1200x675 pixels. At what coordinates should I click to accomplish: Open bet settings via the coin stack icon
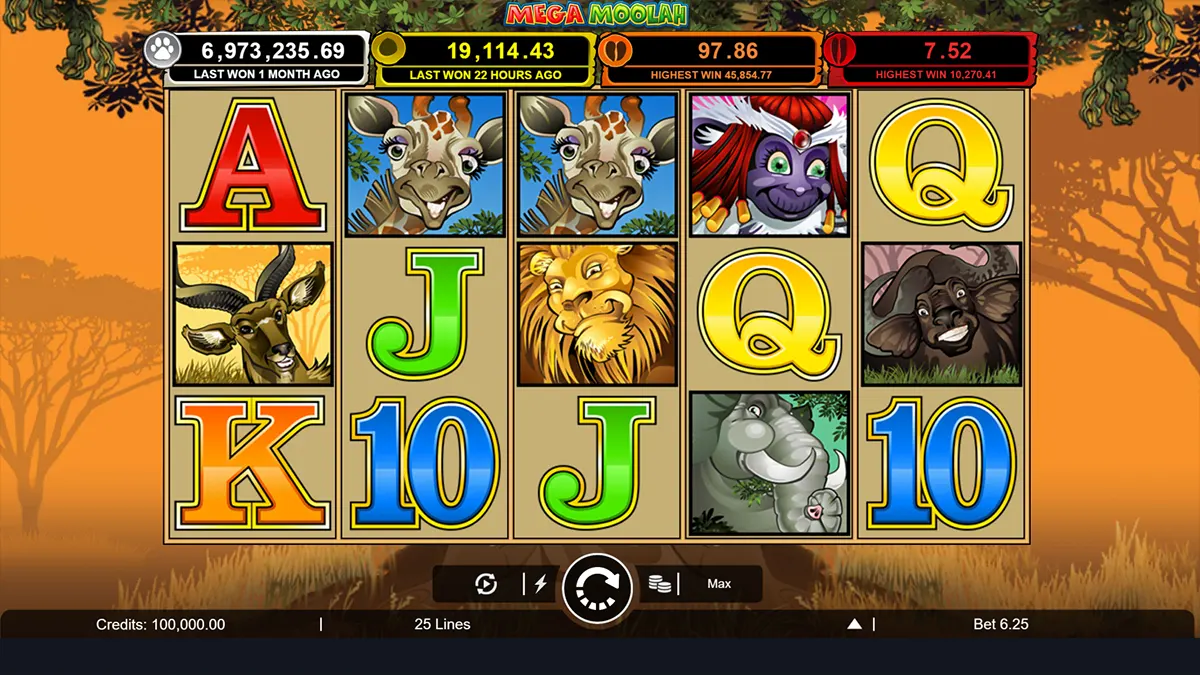[x=659, y=584]
